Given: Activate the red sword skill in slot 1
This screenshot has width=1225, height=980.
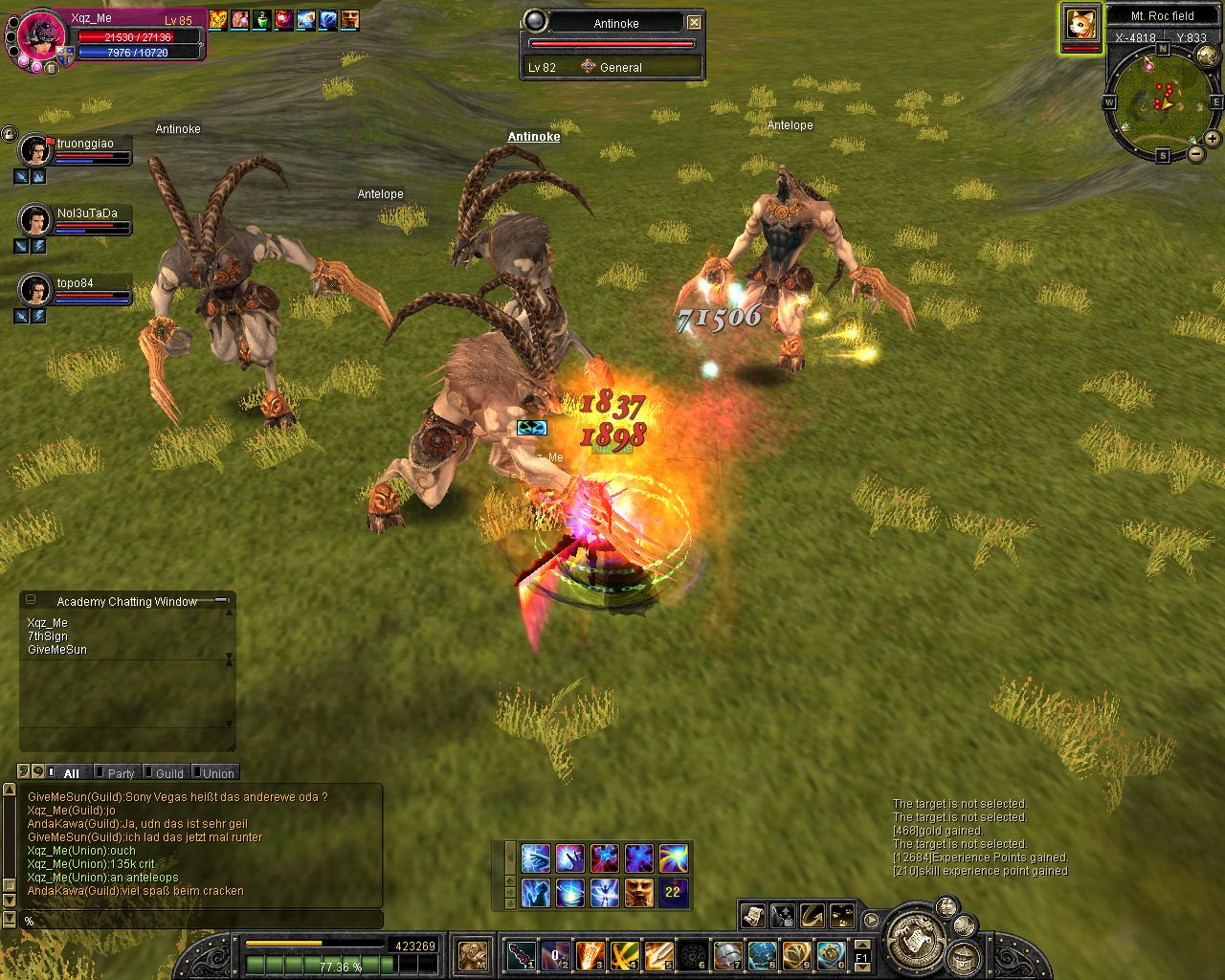Looking at the screenshot, I should 522,954.
